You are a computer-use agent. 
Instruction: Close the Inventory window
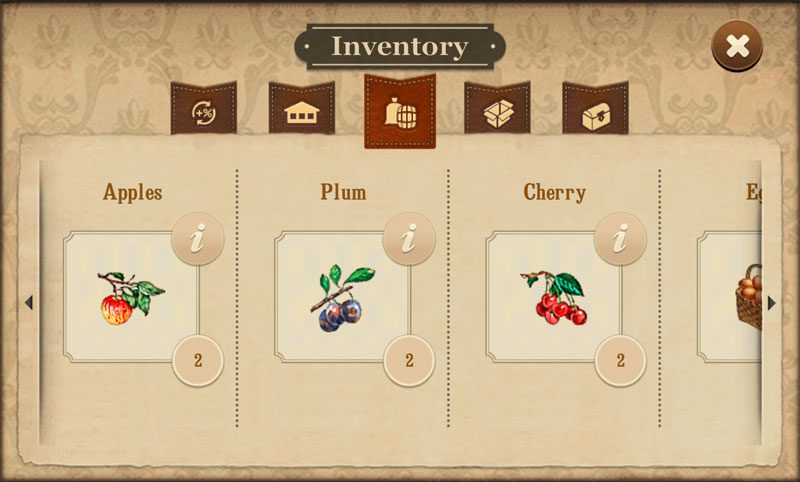737,46
